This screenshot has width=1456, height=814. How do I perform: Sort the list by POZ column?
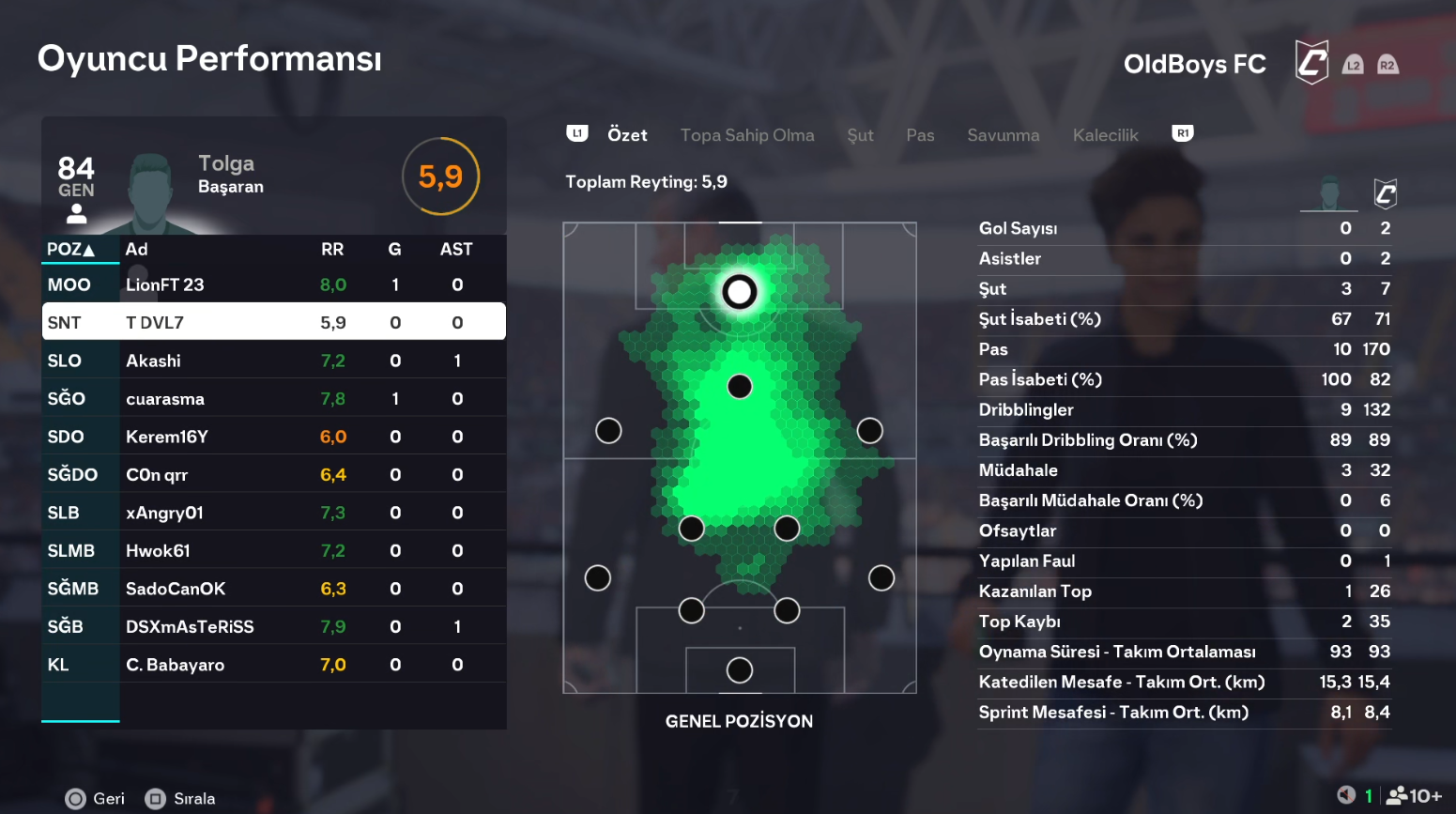point(70,249)
